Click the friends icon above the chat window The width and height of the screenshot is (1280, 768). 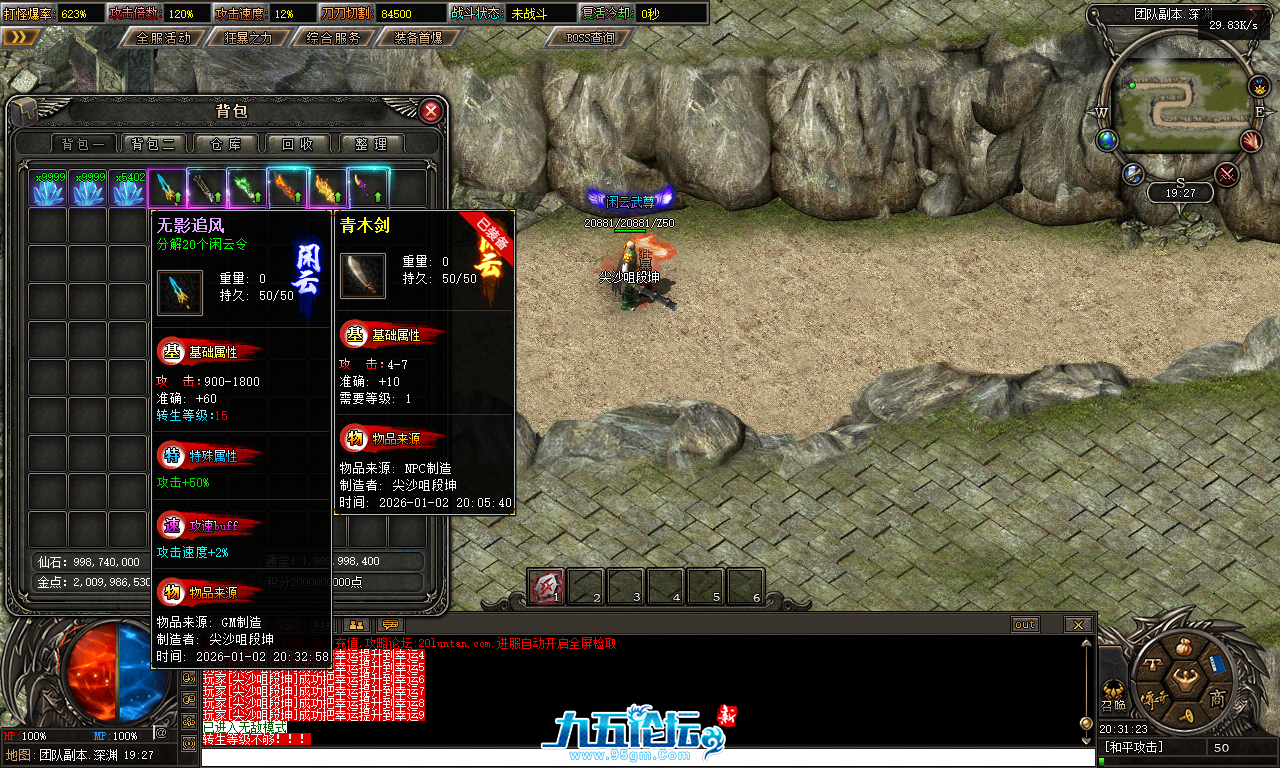pyautogui.click(x=356, y=625)
